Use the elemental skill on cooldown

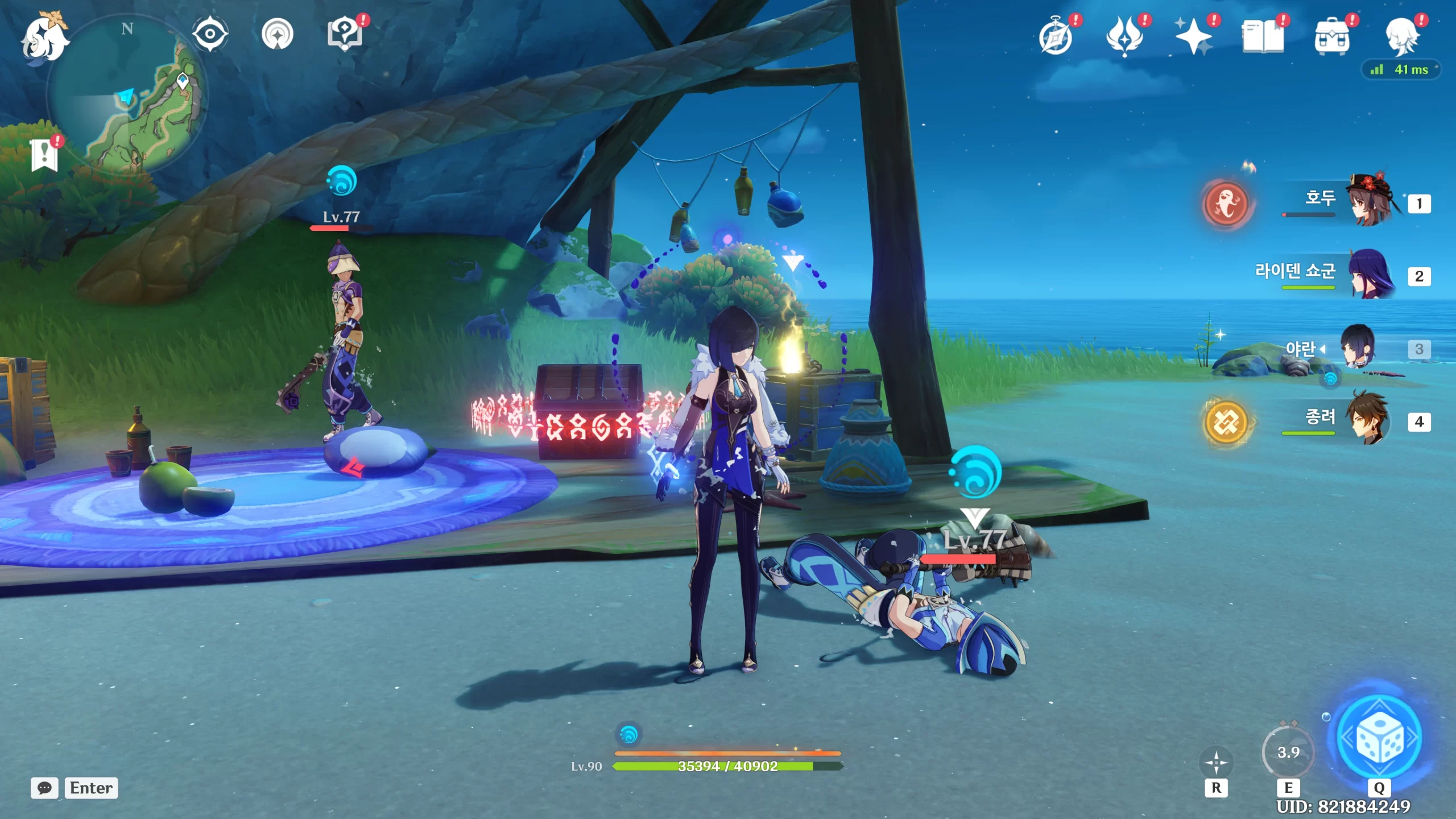point(1288,753)
